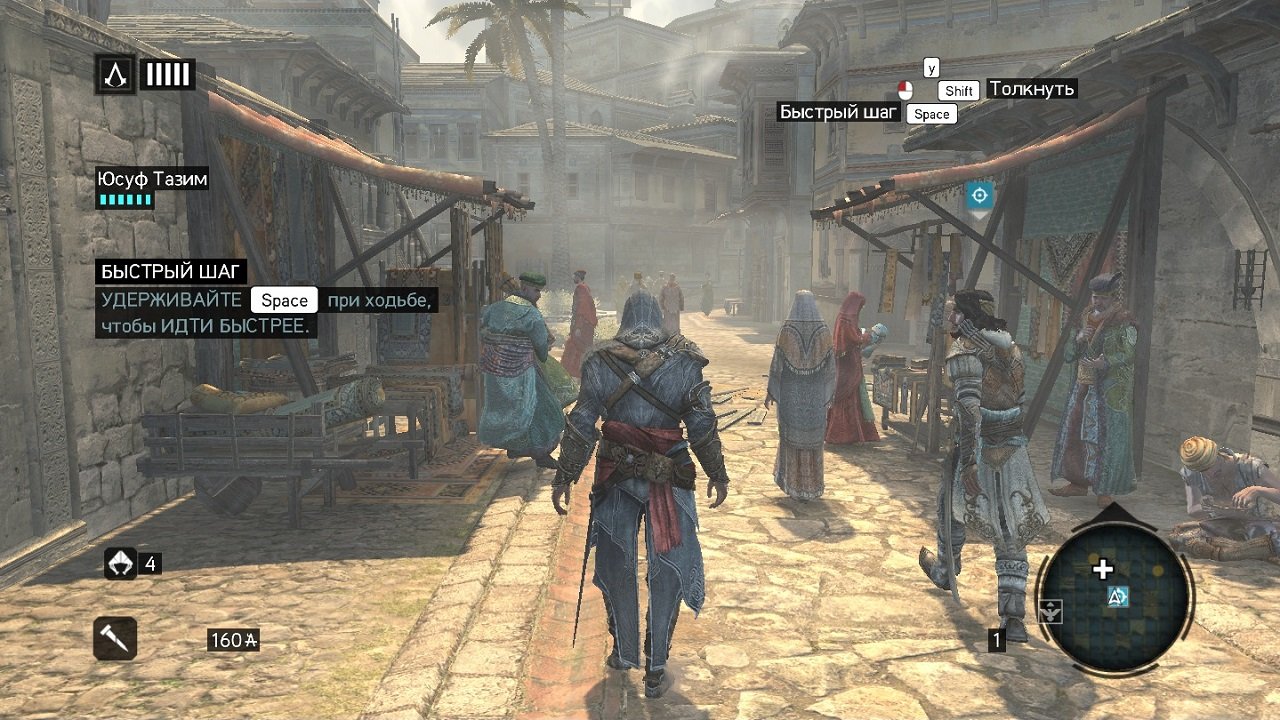
Task: Click the Space key inside the tutorial box
Action: 283,300
